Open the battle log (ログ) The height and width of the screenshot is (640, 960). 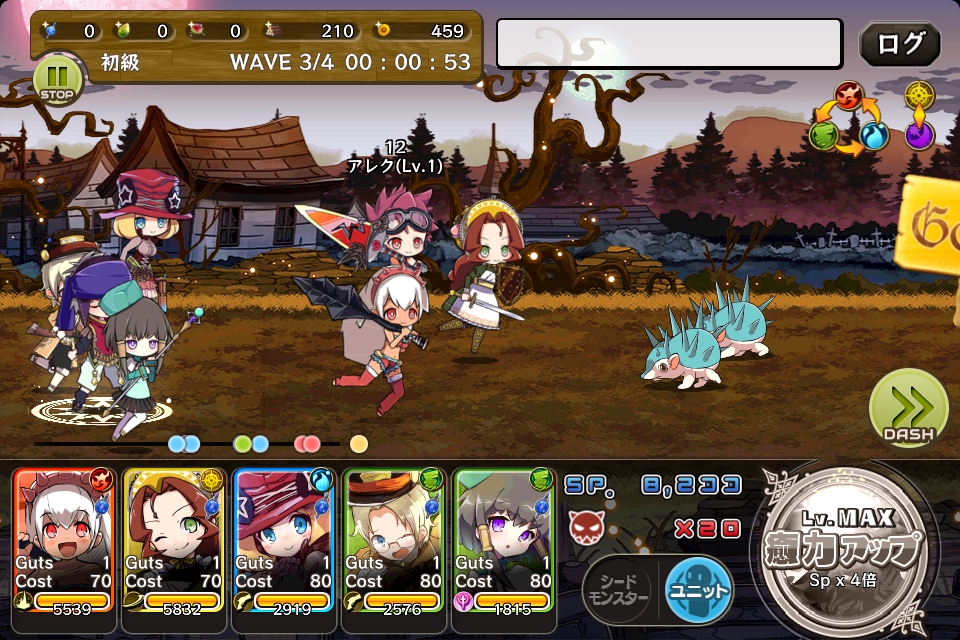(x=899, y=43)
